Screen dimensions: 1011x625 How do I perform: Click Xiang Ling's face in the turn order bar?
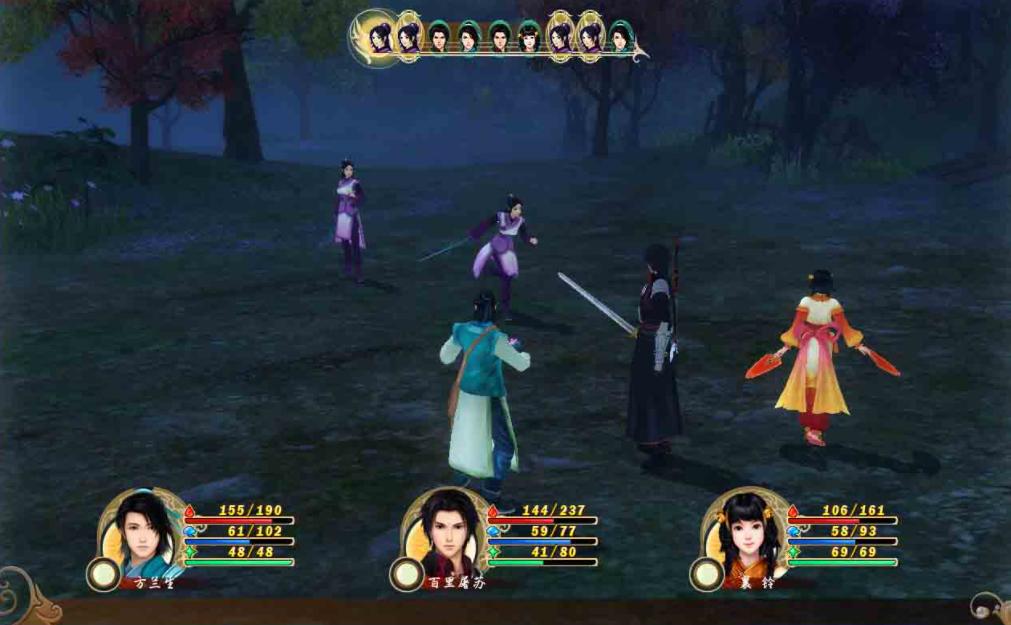pos(529,38)
